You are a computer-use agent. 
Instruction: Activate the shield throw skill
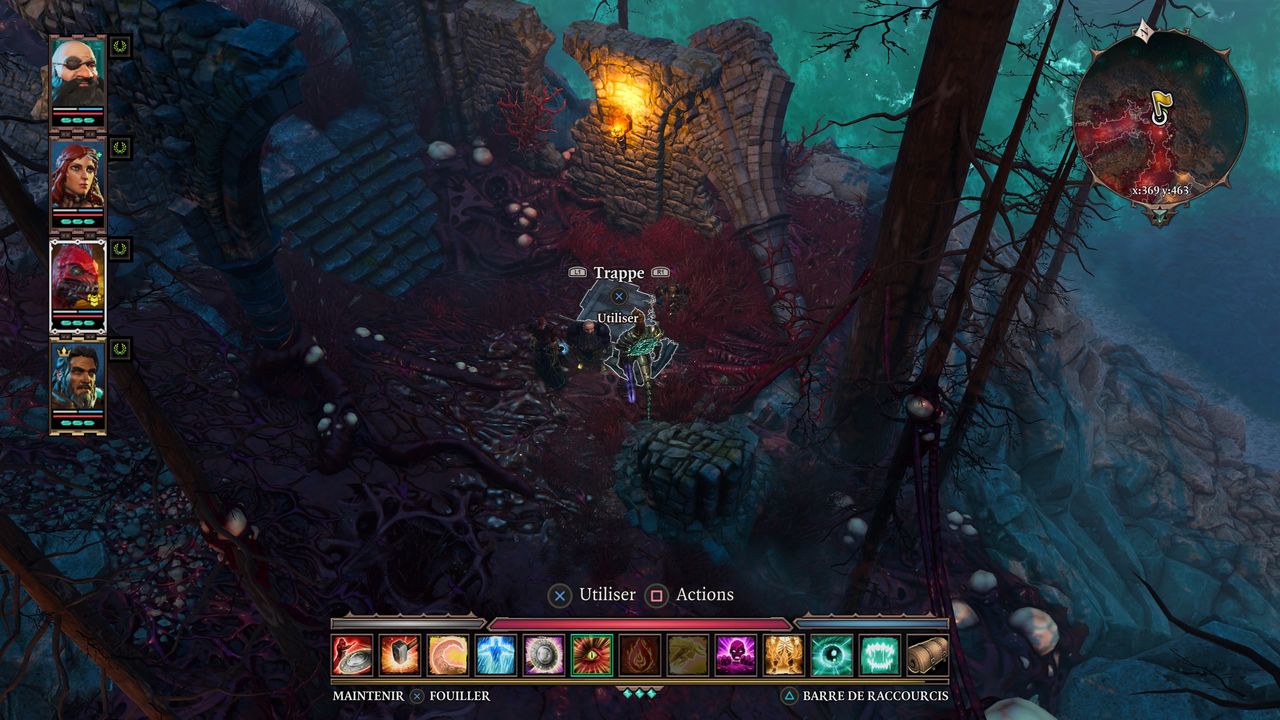[x=352, y=655]
